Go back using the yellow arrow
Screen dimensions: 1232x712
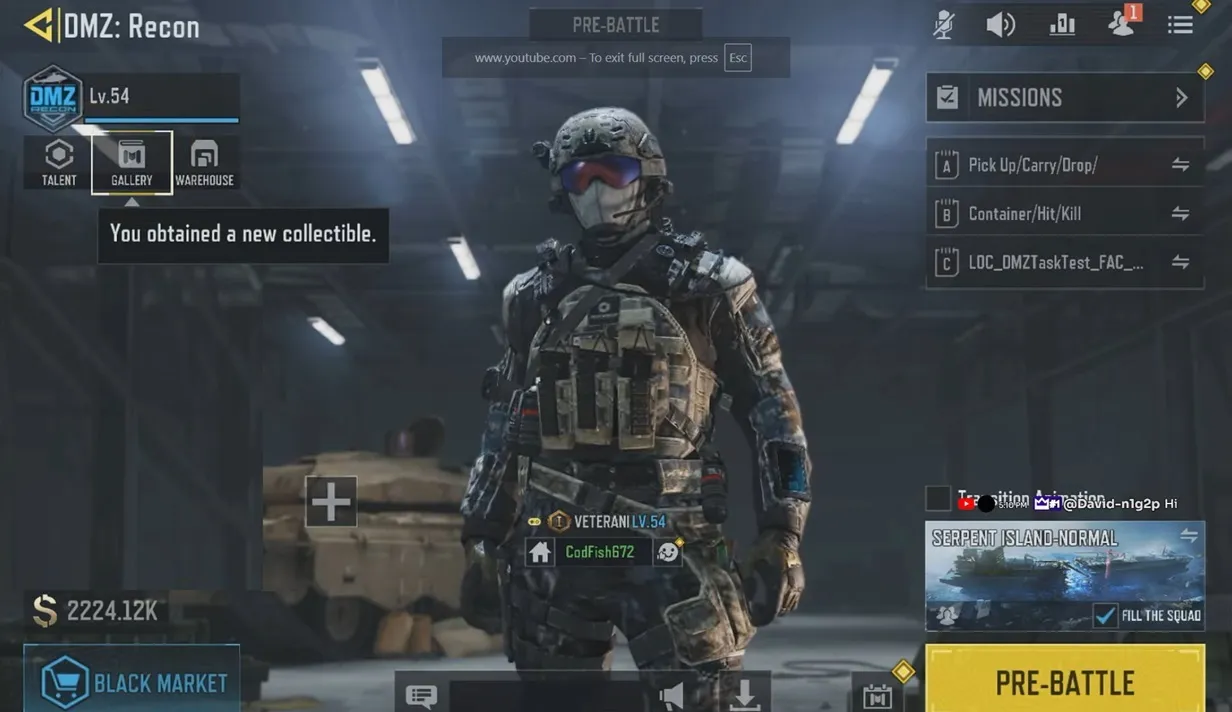click(x=38, y=26)
